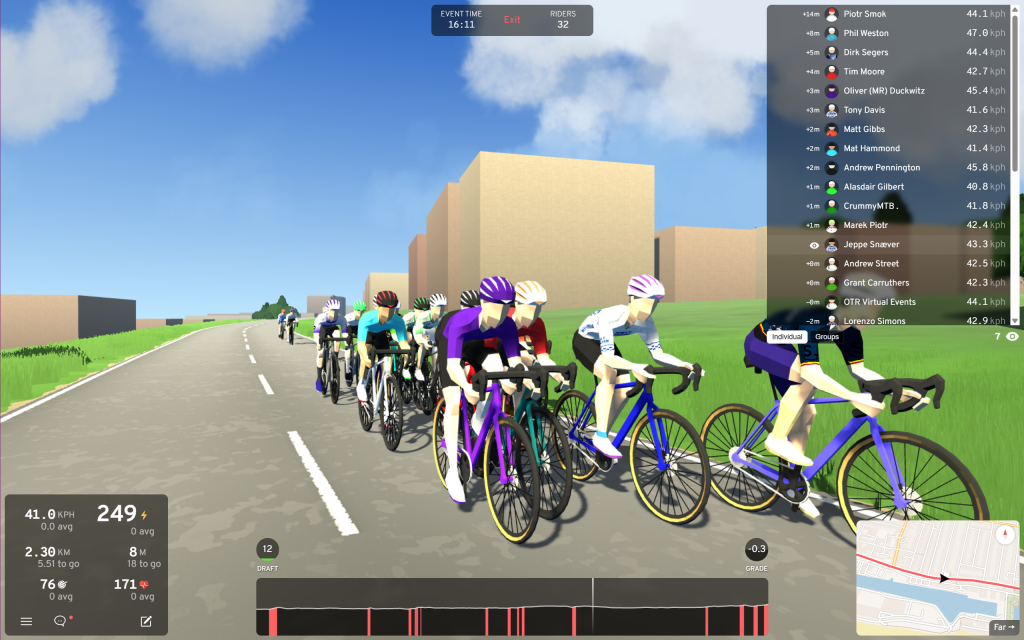The height and width of the screenshot is (640, 1024).
Task: Click the rider list scrollbar
Action: [x=1016, y=100]
